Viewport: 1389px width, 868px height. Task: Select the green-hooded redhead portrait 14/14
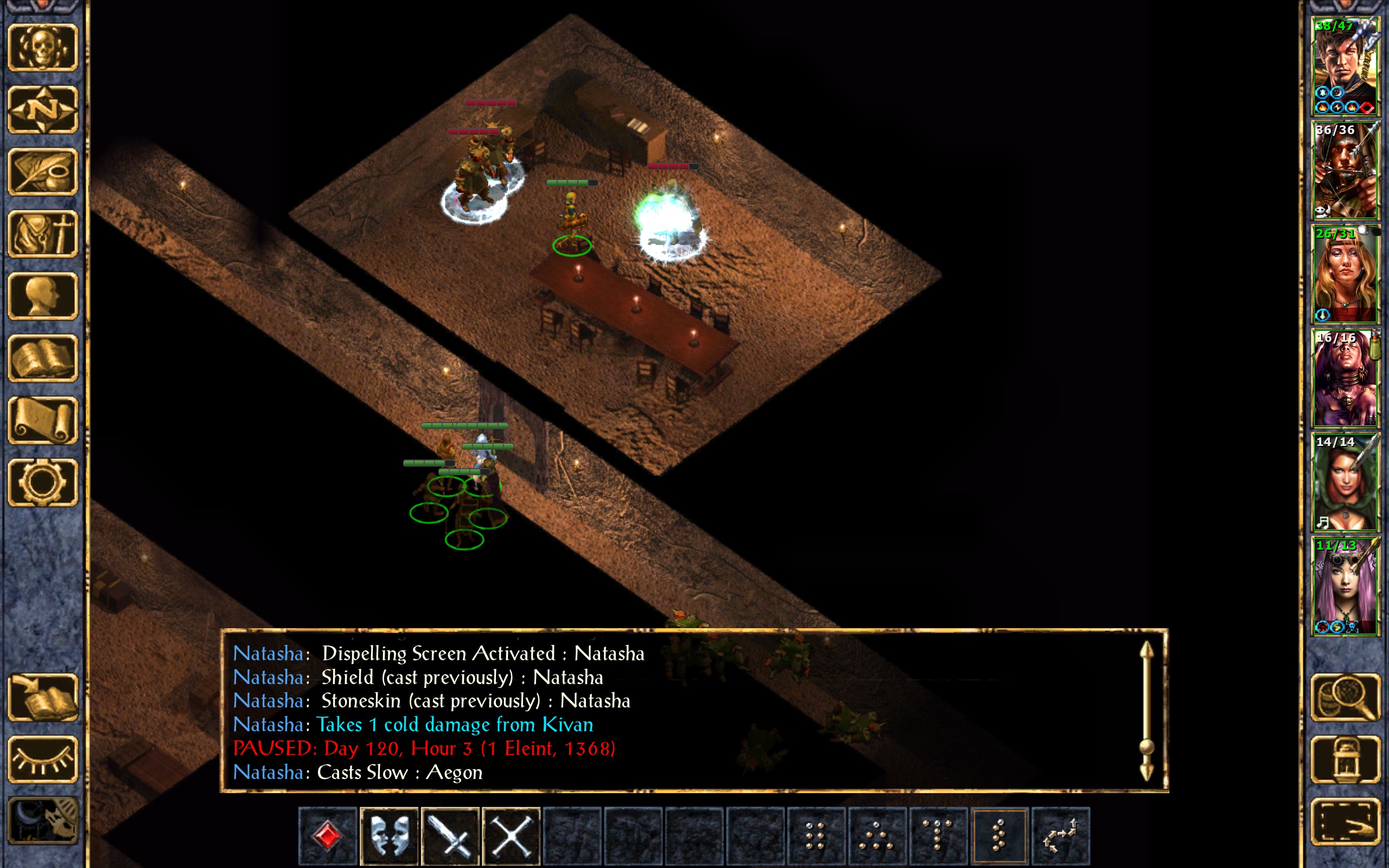(1345, 482)
